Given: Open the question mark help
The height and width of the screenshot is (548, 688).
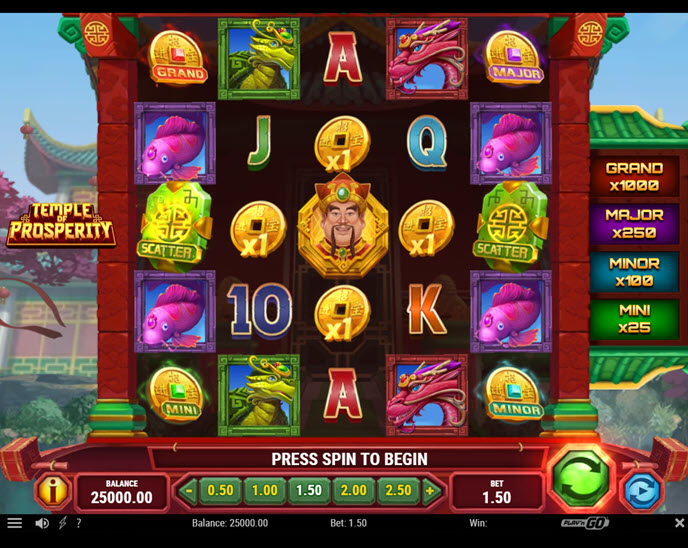Looking at the screenshot, I should click(x=79, y=523).
